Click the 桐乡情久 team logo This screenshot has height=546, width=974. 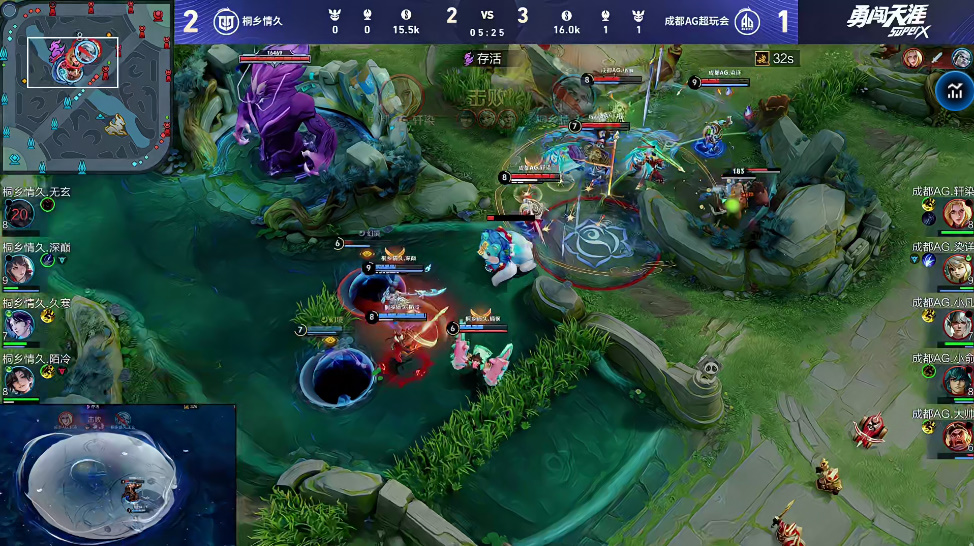pyautogui.click(x=227, y=22)
